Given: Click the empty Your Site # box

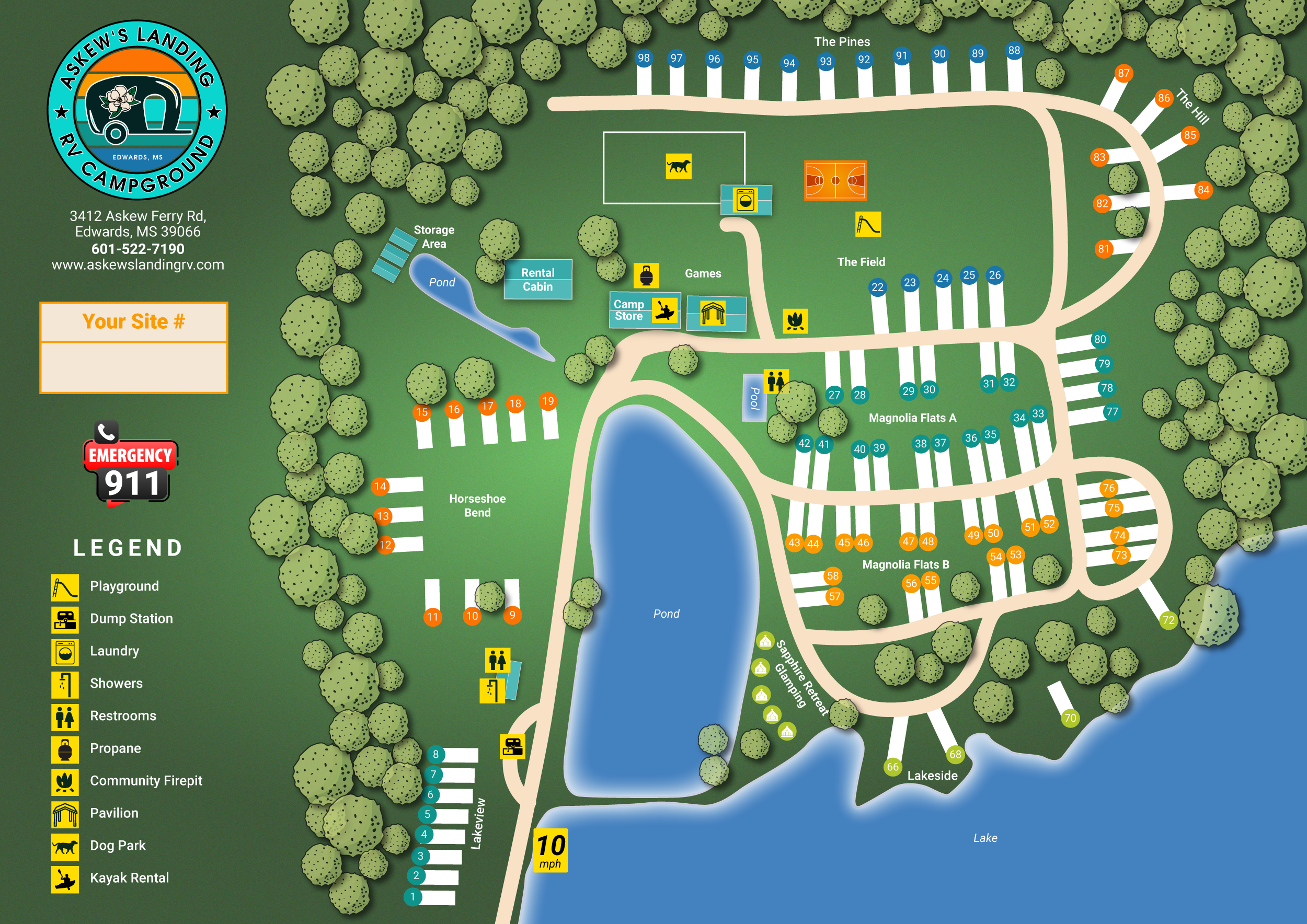Looking at the screenshot, I should [x=133, y=367].
